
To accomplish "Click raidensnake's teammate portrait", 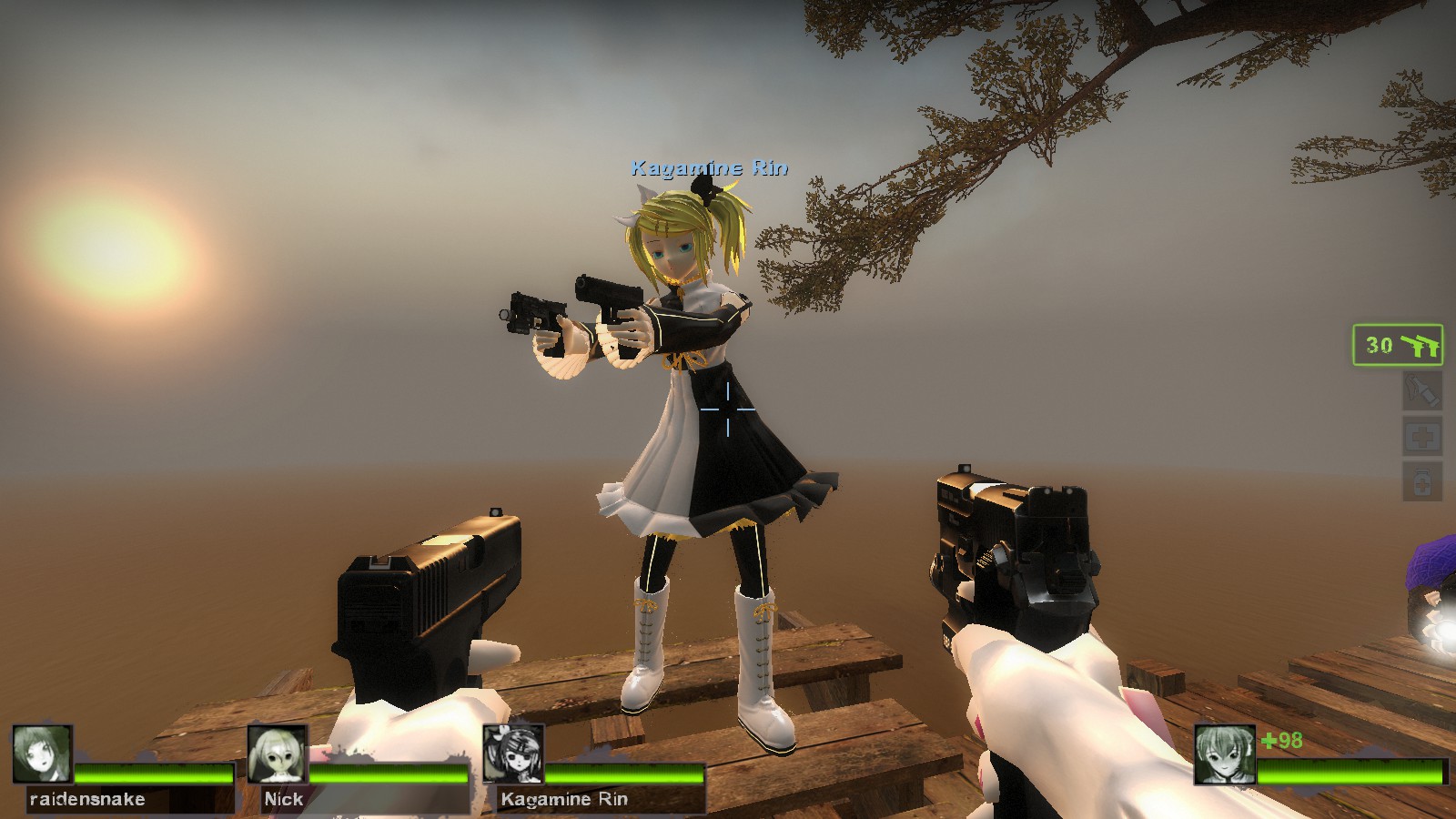I will click(43, 753).
